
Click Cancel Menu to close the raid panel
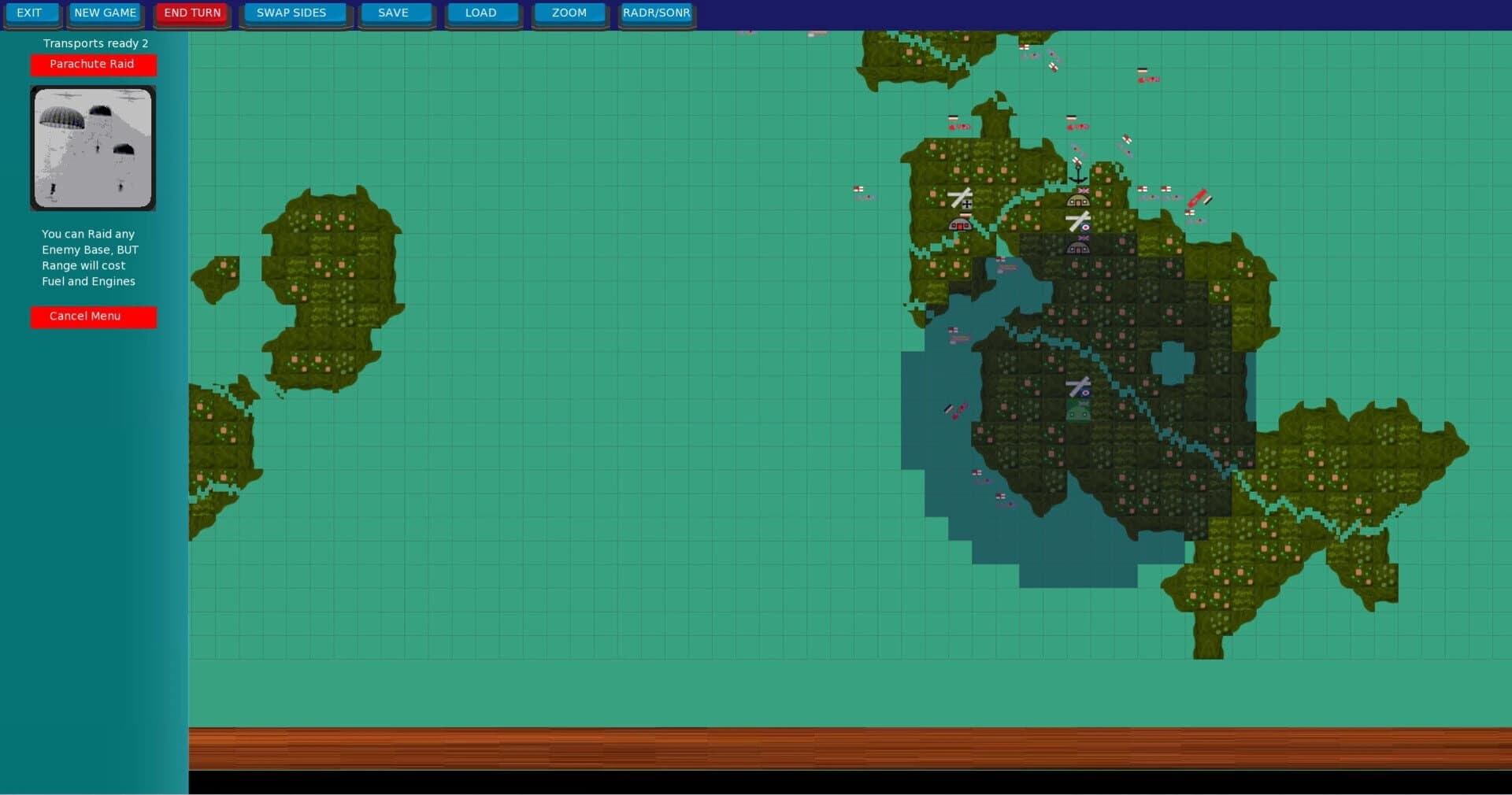93,316
